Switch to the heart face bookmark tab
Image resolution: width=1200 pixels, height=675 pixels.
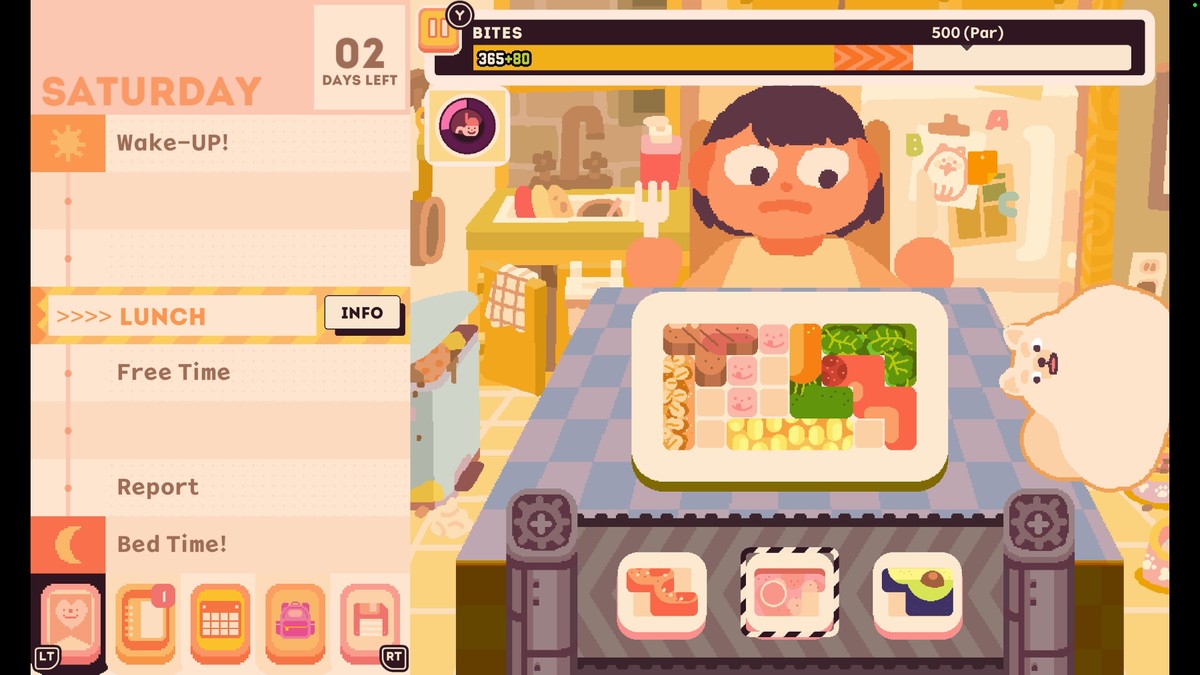click(x=70, y=622)
